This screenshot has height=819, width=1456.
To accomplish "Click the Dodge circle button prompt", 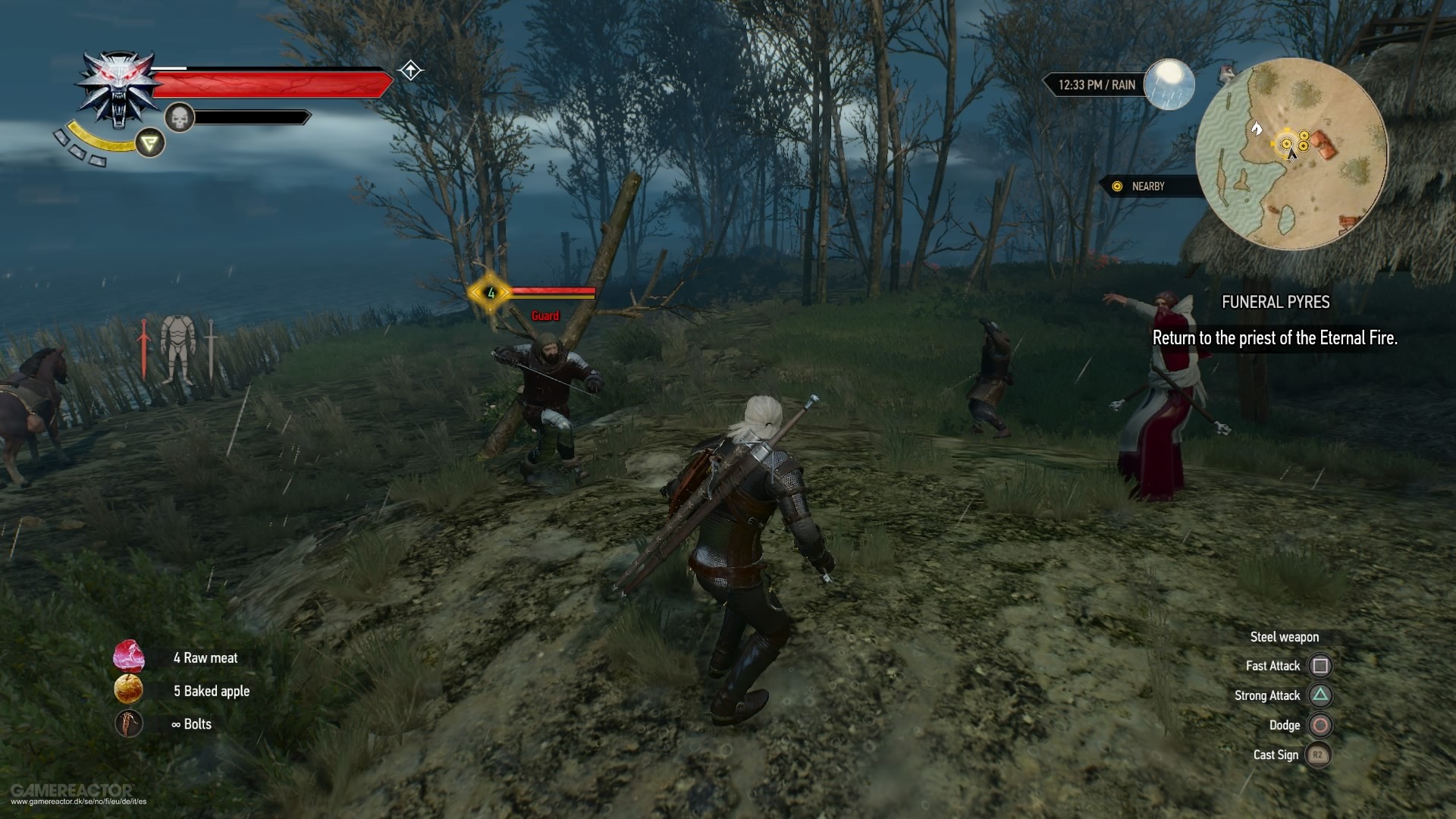I will [x=1321, y=725].
